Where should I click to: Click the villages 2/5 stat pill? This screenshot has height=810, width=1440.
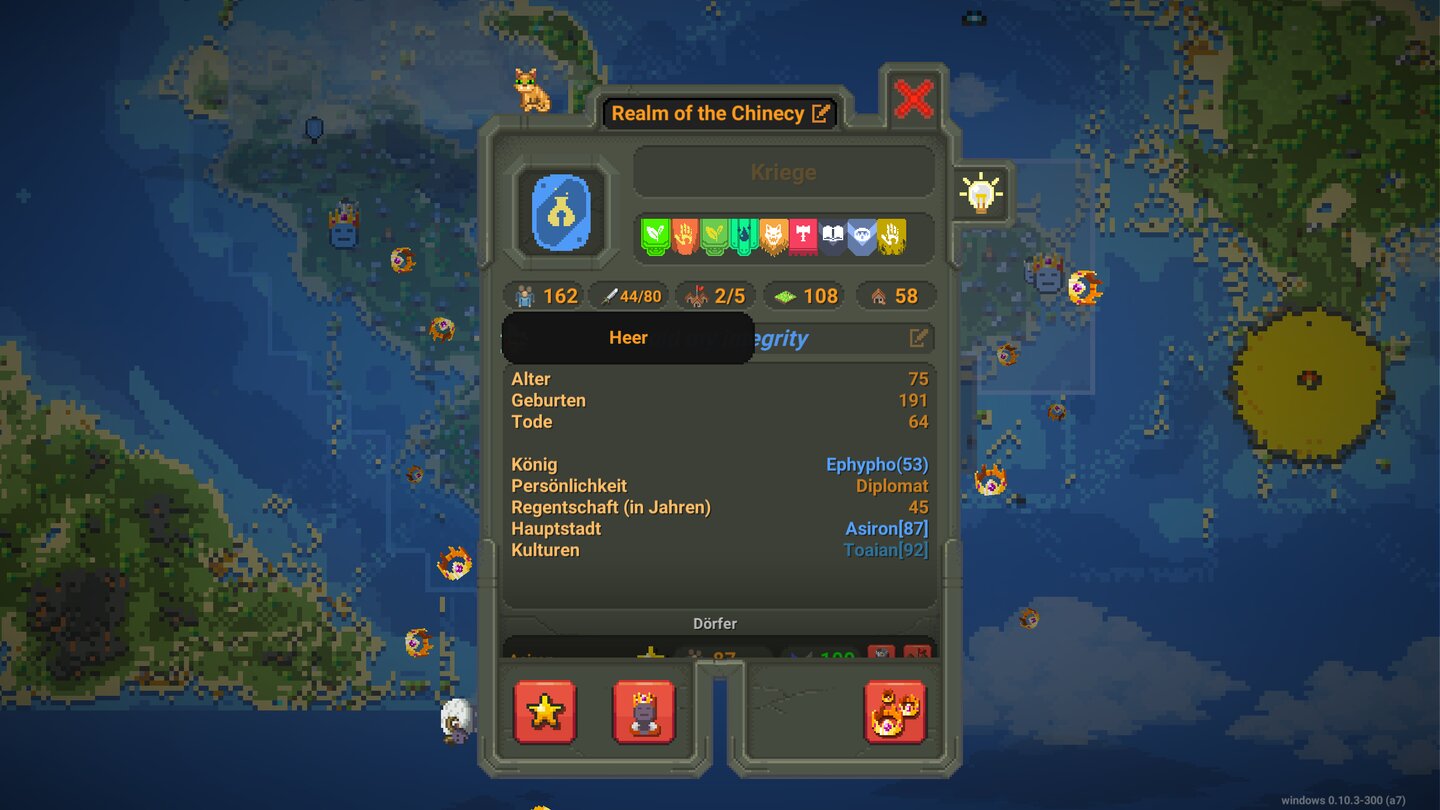714,295
